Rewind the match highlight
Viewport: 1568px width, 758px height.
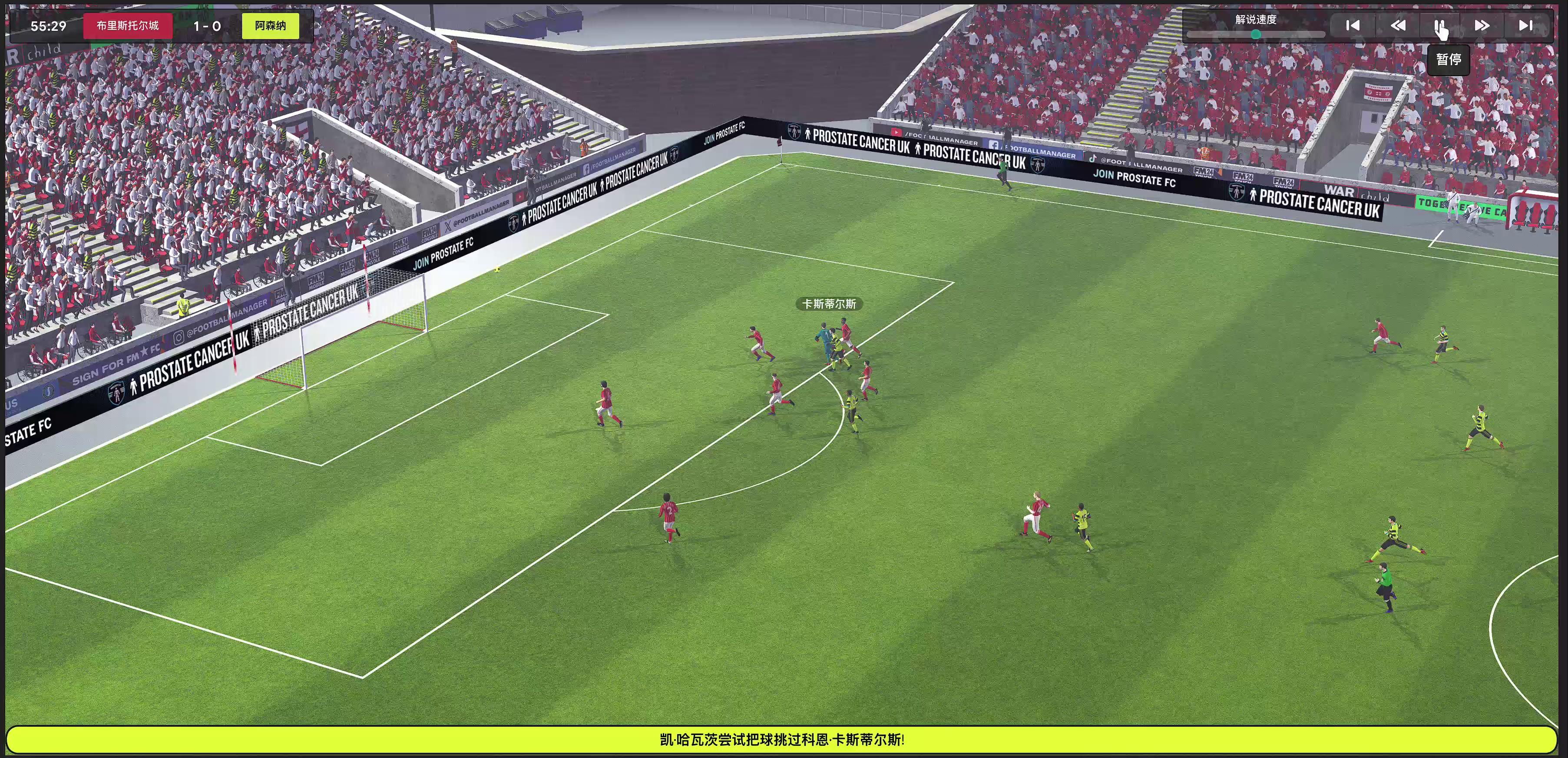point(1398,26)
